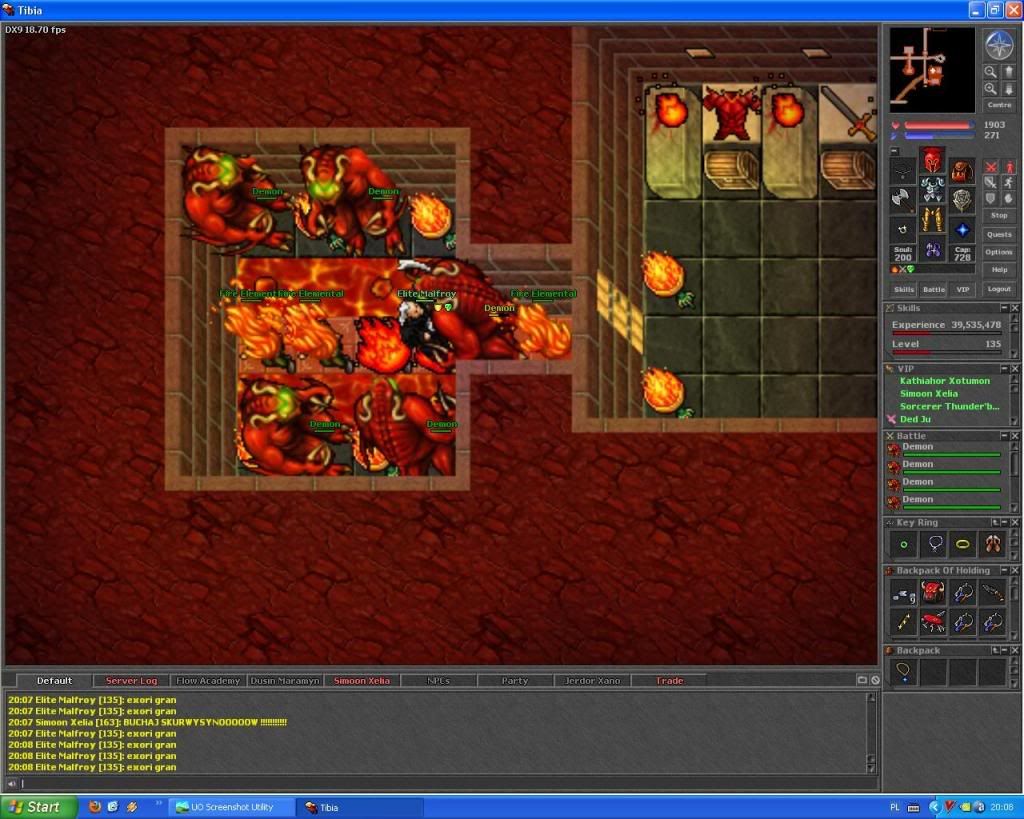Select the red helmet equipment slot
The height and width of the screenshot is (819, 1024).
(x=932, y=160)
